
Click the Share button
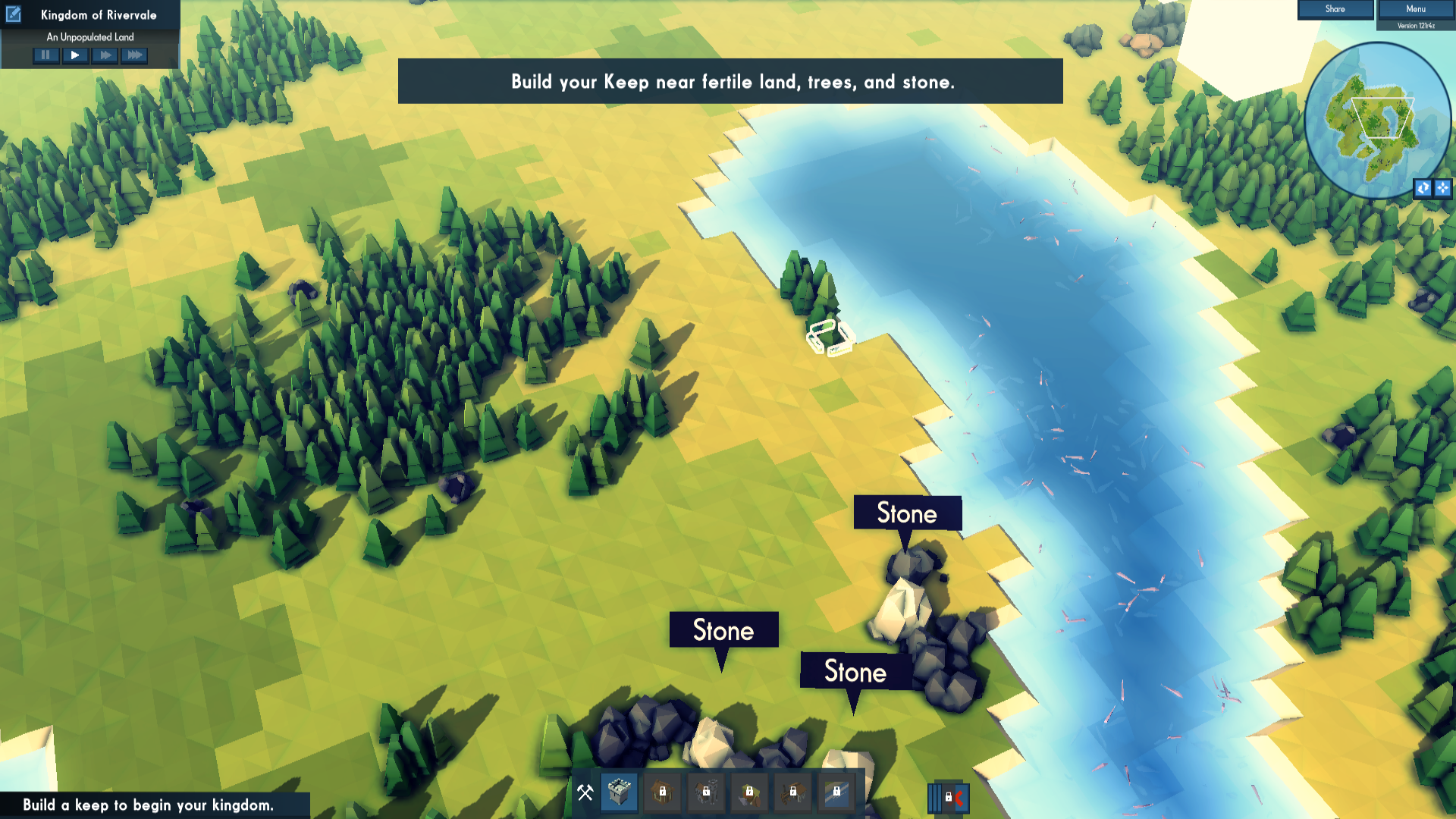pos(1335,9)
